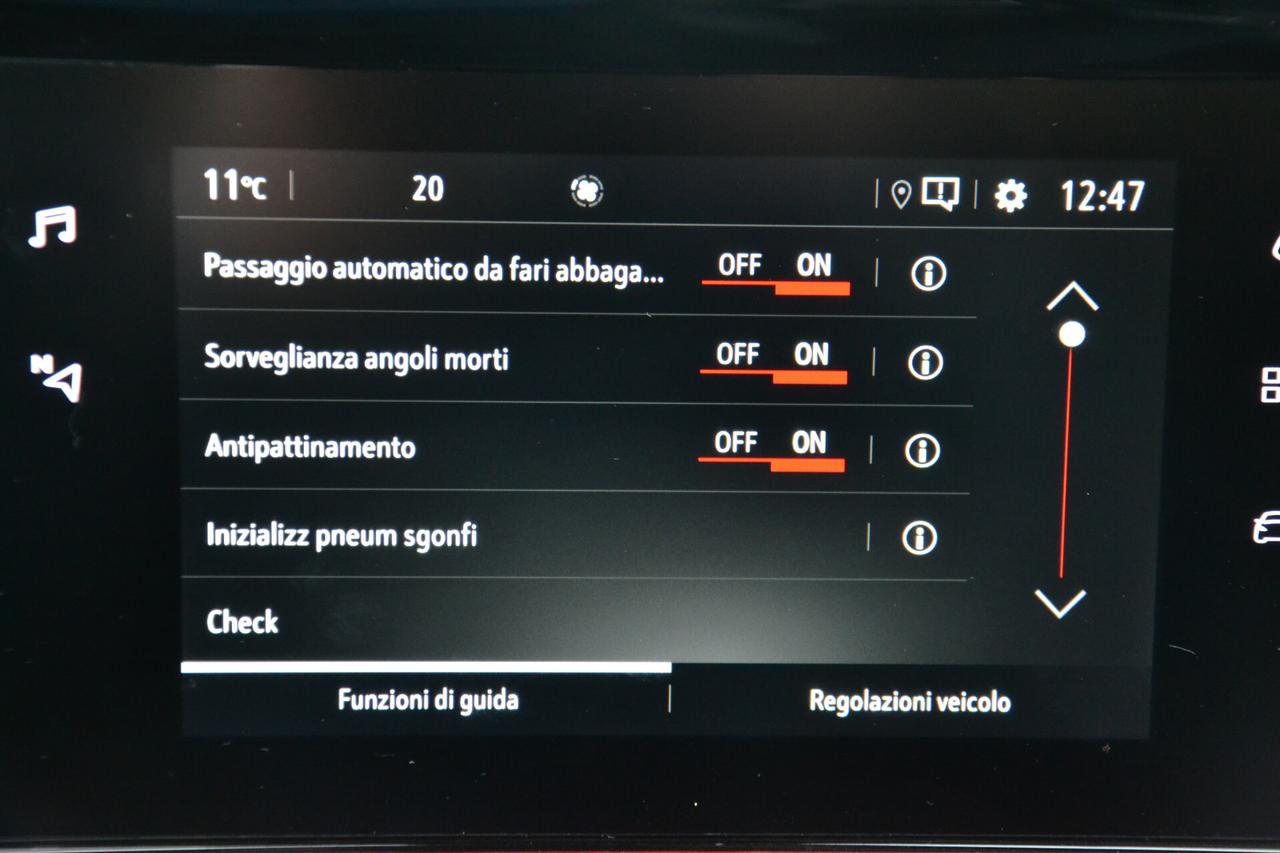
Task: Tap the apps grid icon on the right edge
Action: pos(1270,378)
